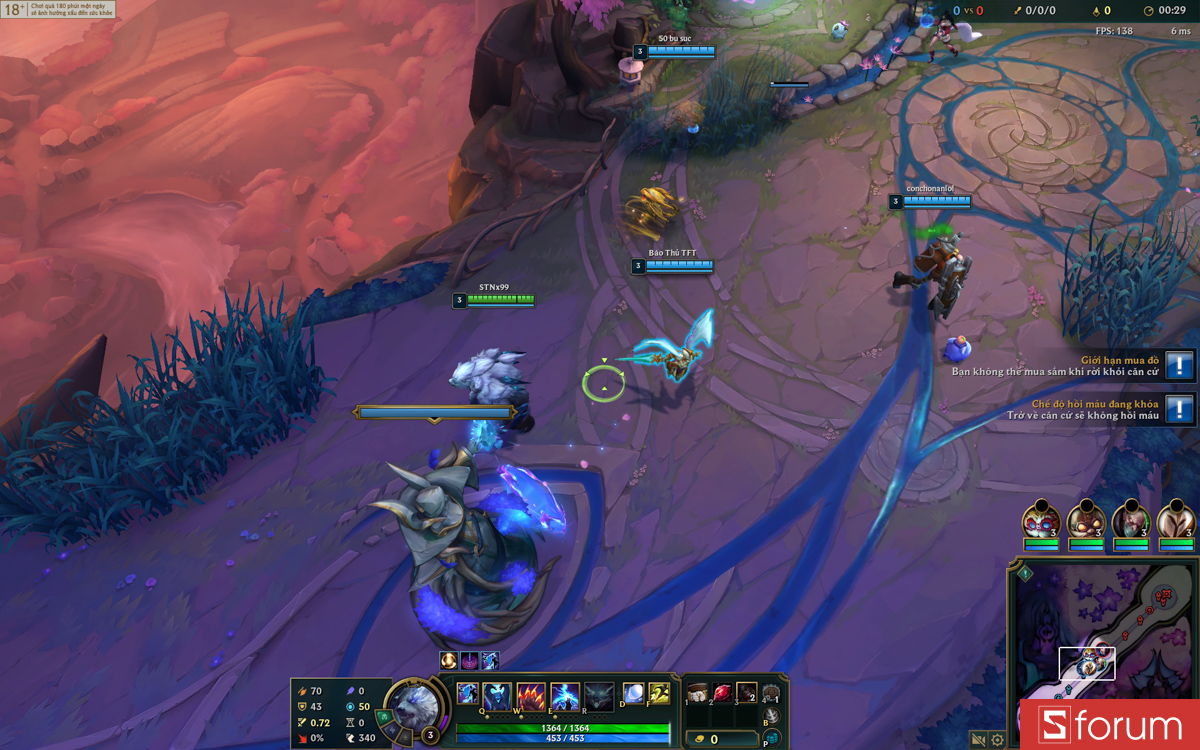Toggle the crossed-out camera icon beside minimap
Viewport: 1200px width, 750px height.
978,740
